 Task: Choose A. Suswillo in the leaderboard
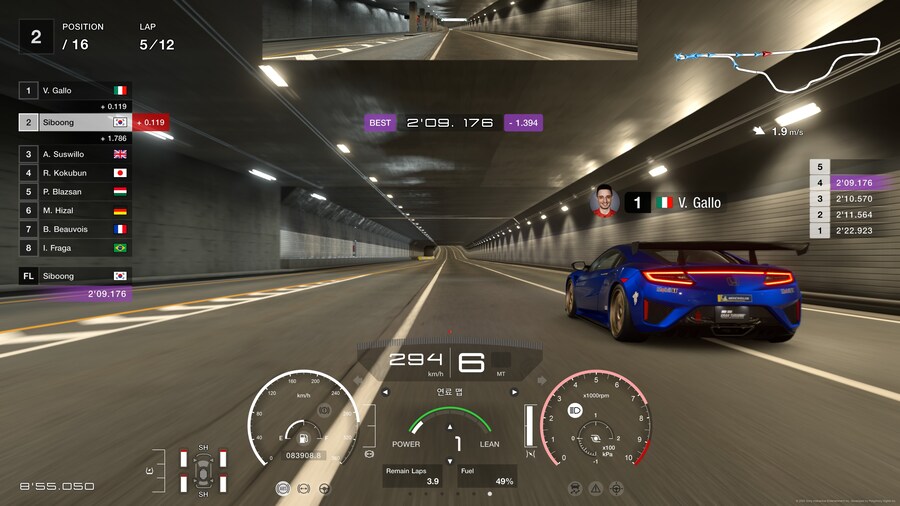click(74, 154)
